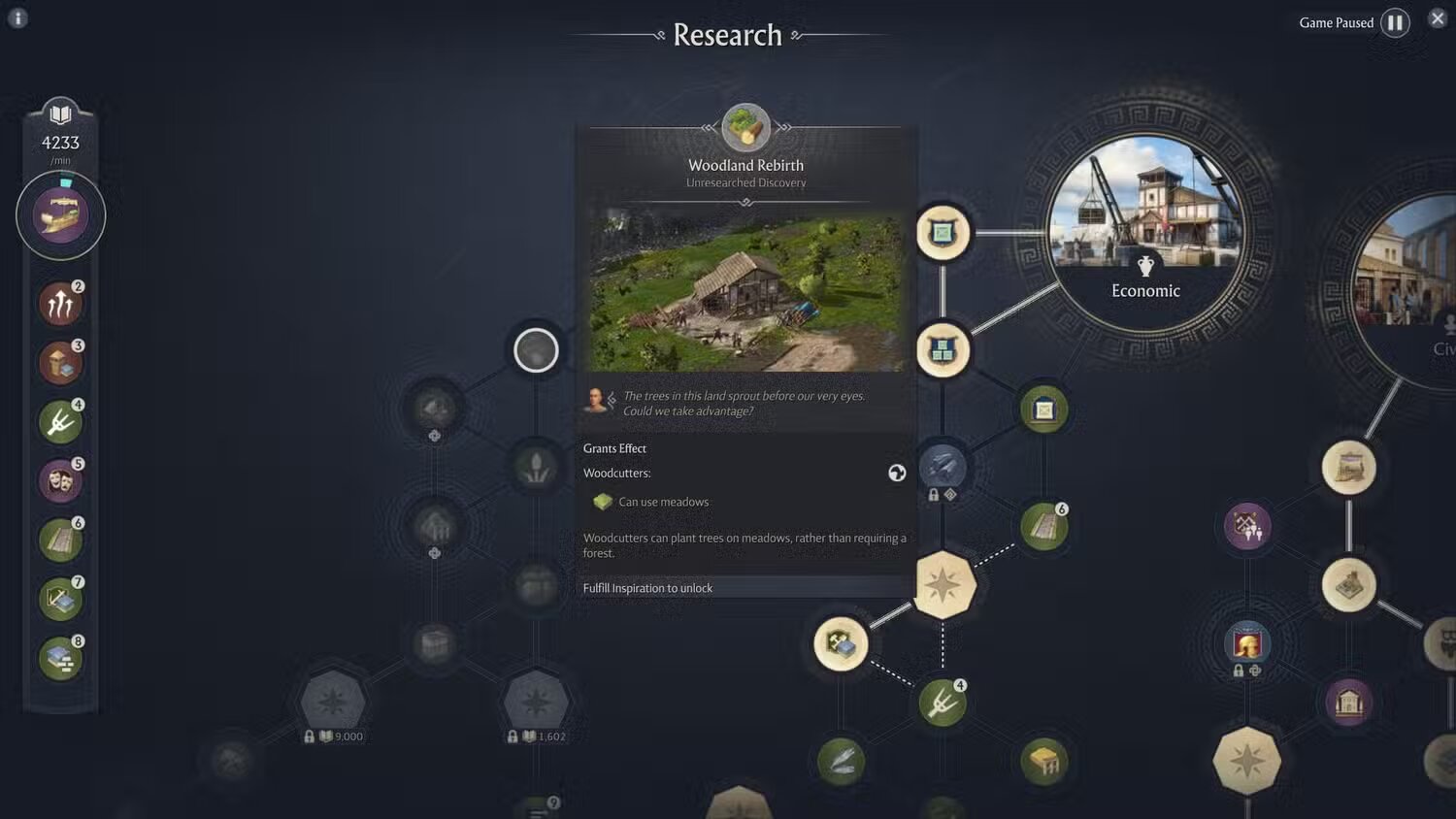The image size is (1456, 819).
Task: Select the locked helmet research node
Action: point(1247,642)
